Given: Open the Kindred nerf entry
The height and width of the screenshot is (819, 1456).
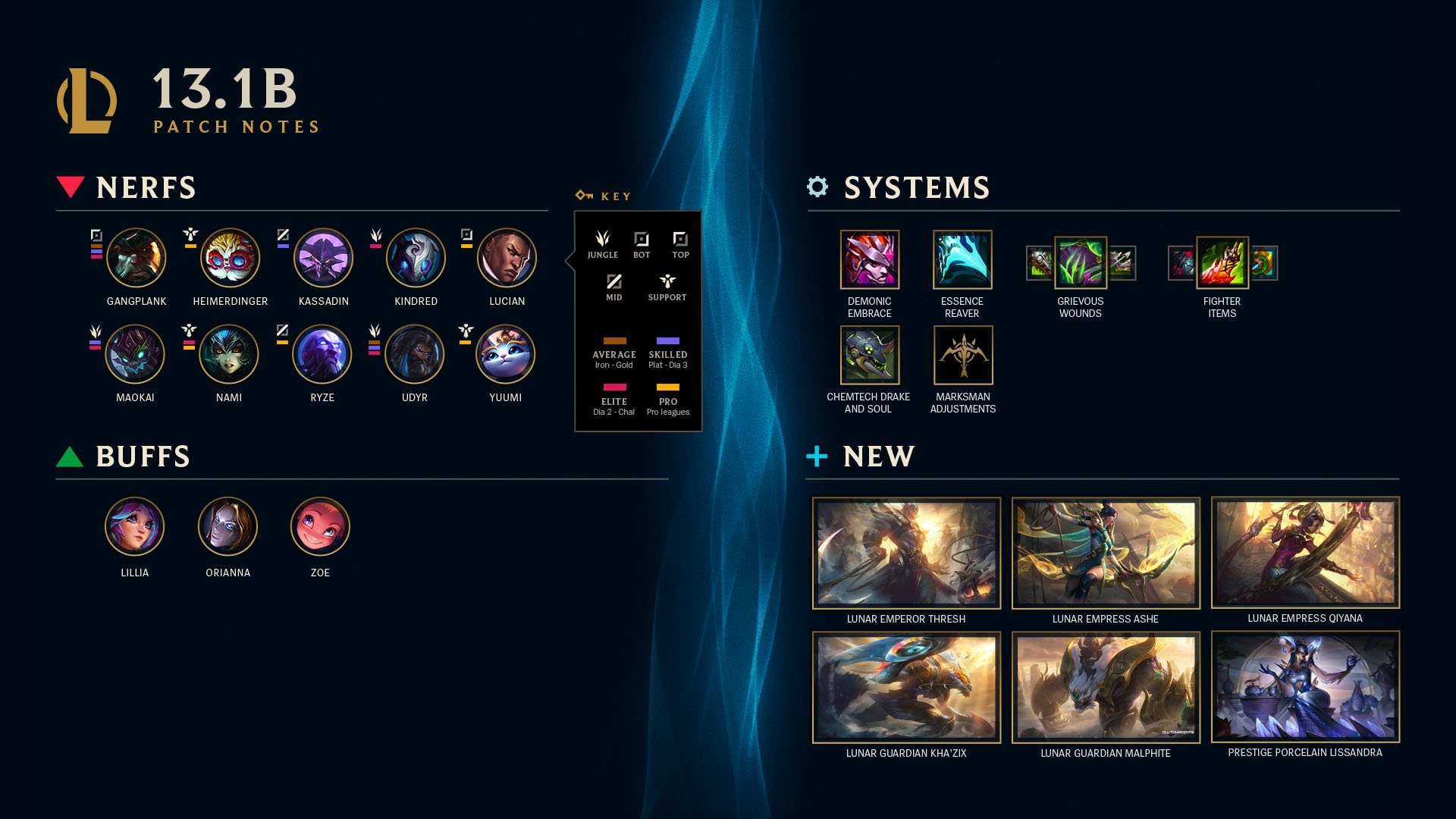Looking at the screenshot, I should coord(416,258).
